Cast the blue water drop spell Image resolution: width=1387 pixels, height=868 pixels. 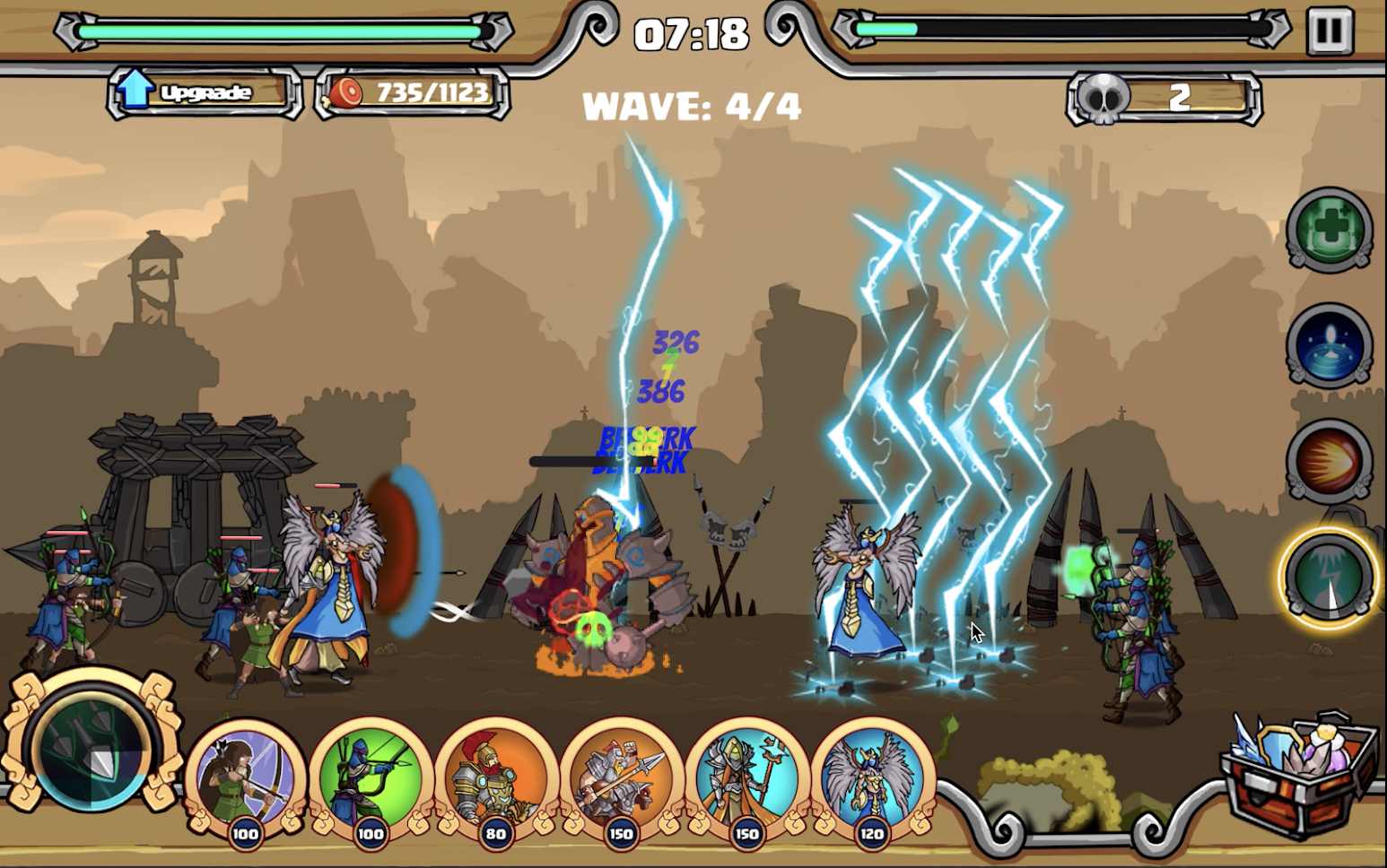pos(1329,345)
